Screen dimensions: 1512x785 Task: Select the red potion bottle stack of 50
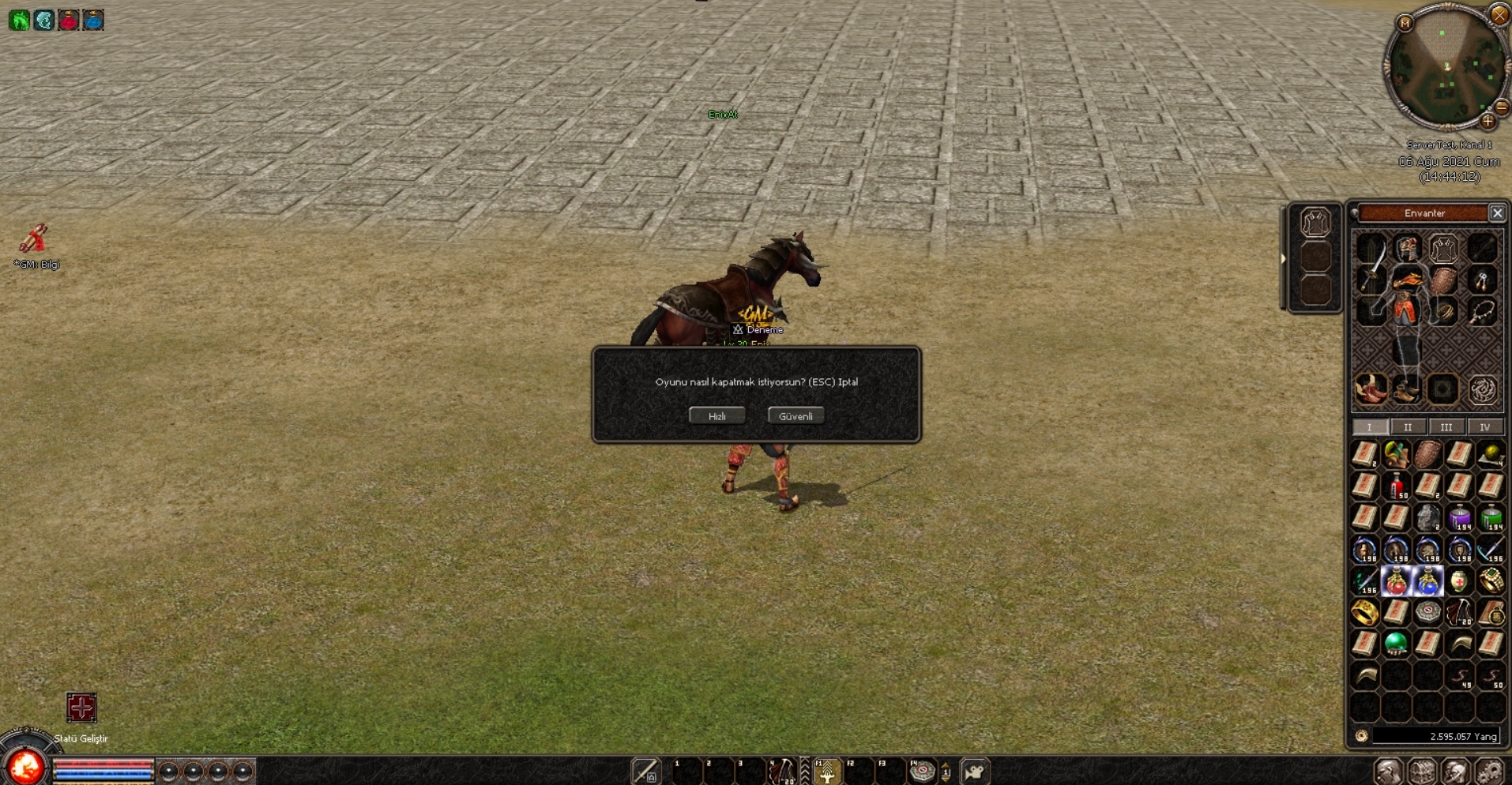click(1397, 486)
